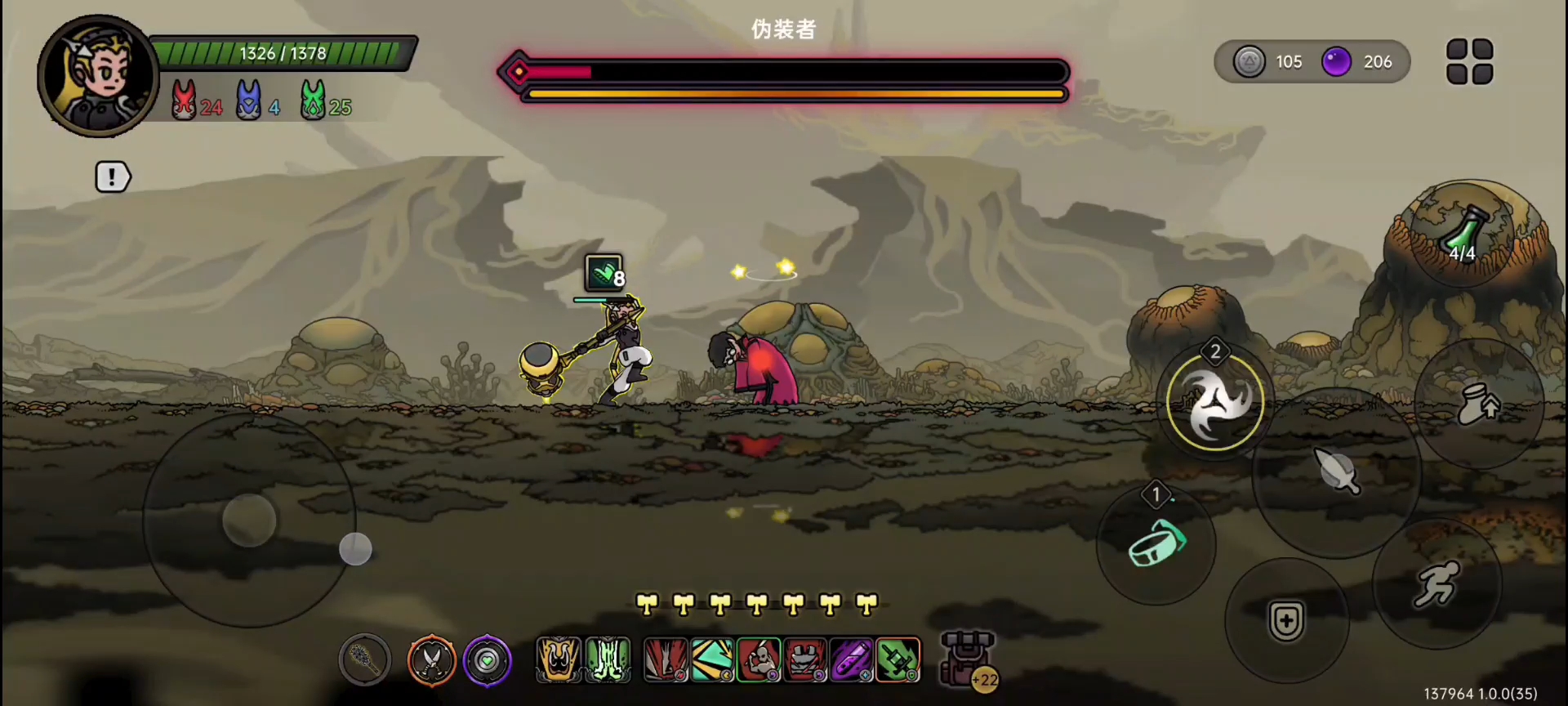
Task: Use the green healing potion
Action: [x=1462, y=235]
